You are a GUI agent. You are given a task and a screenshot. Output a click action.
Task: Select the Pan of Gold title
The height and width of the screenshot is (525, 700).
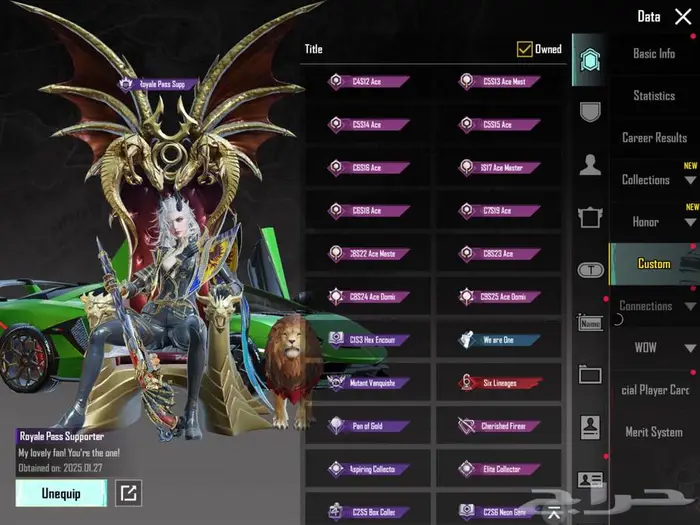click(x=368, y=426)
